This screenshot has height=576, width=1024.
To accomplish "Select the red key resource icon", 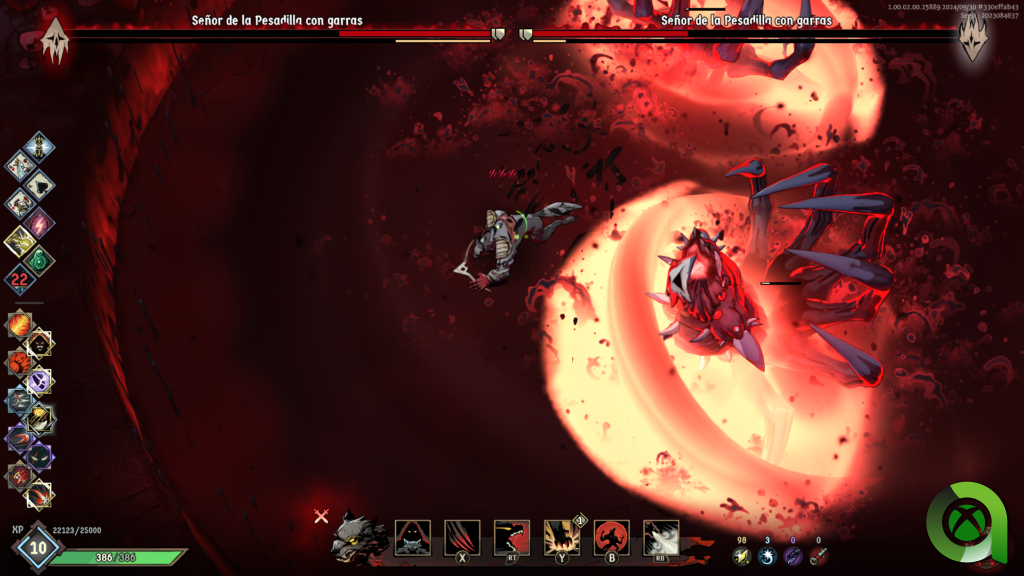I will coord(818,556).
